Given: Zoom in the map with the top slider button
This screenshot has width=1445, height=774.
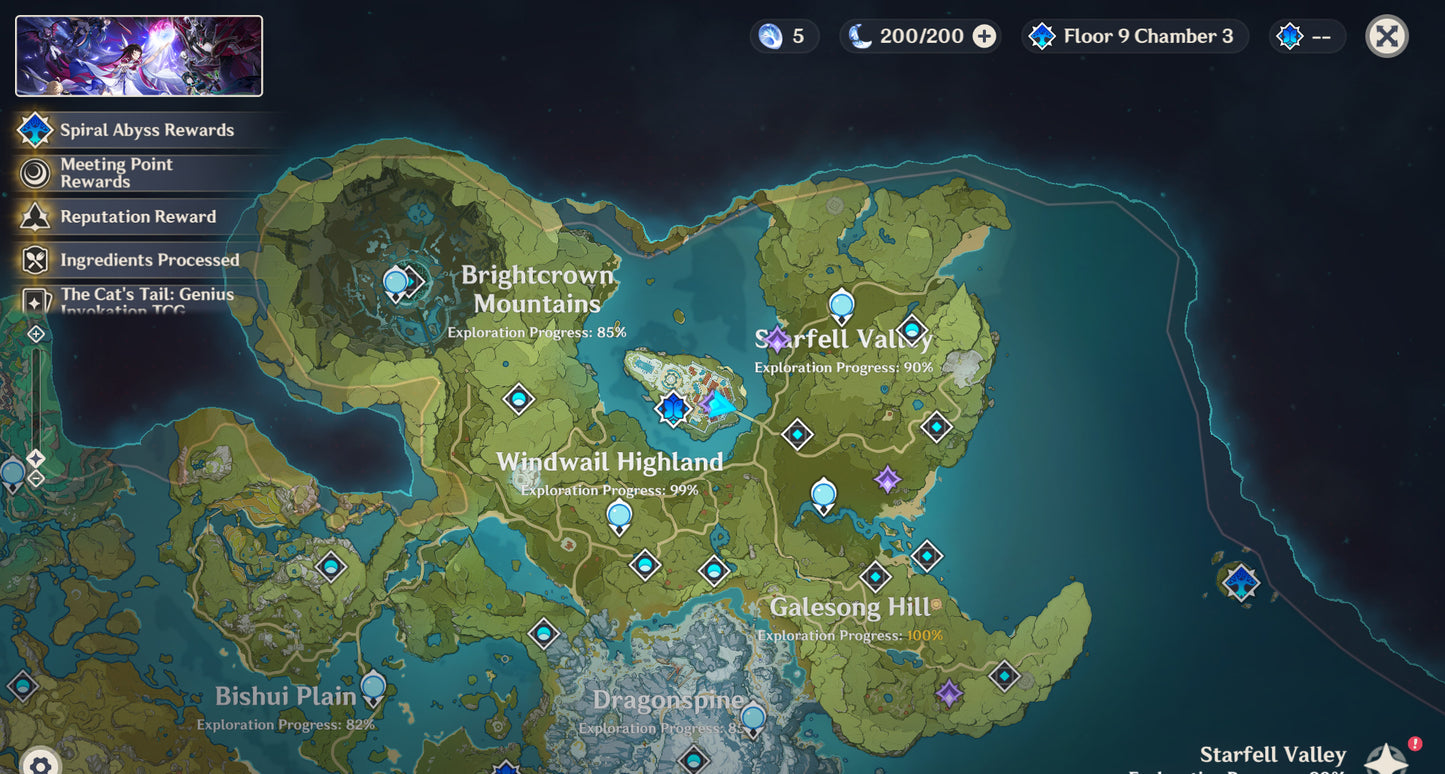Looking at the screenshot, I should (x=36, y=333).
